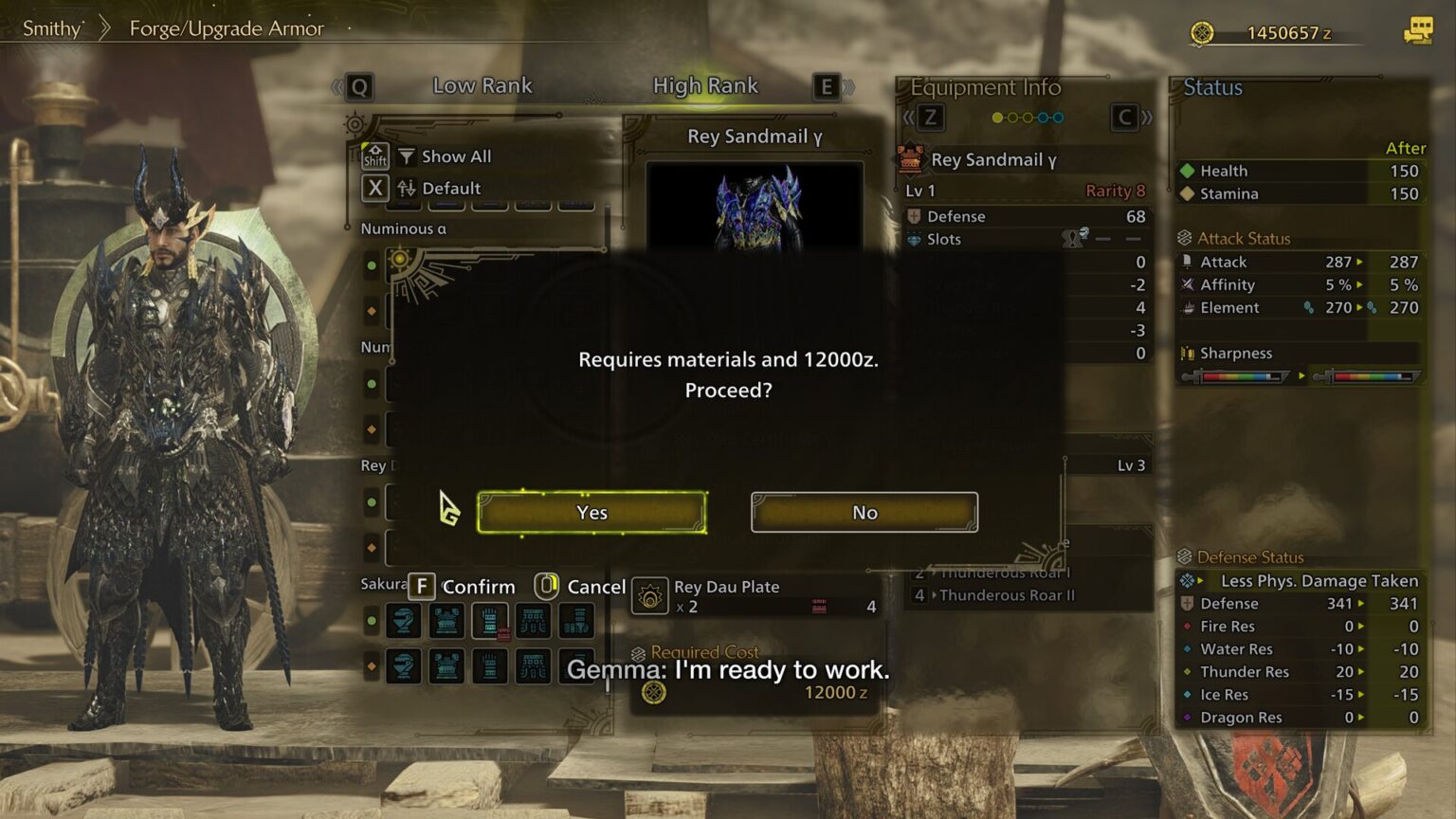Click the Rey Sandmail chest armor icon in Equipment Info

coord(911,160)
